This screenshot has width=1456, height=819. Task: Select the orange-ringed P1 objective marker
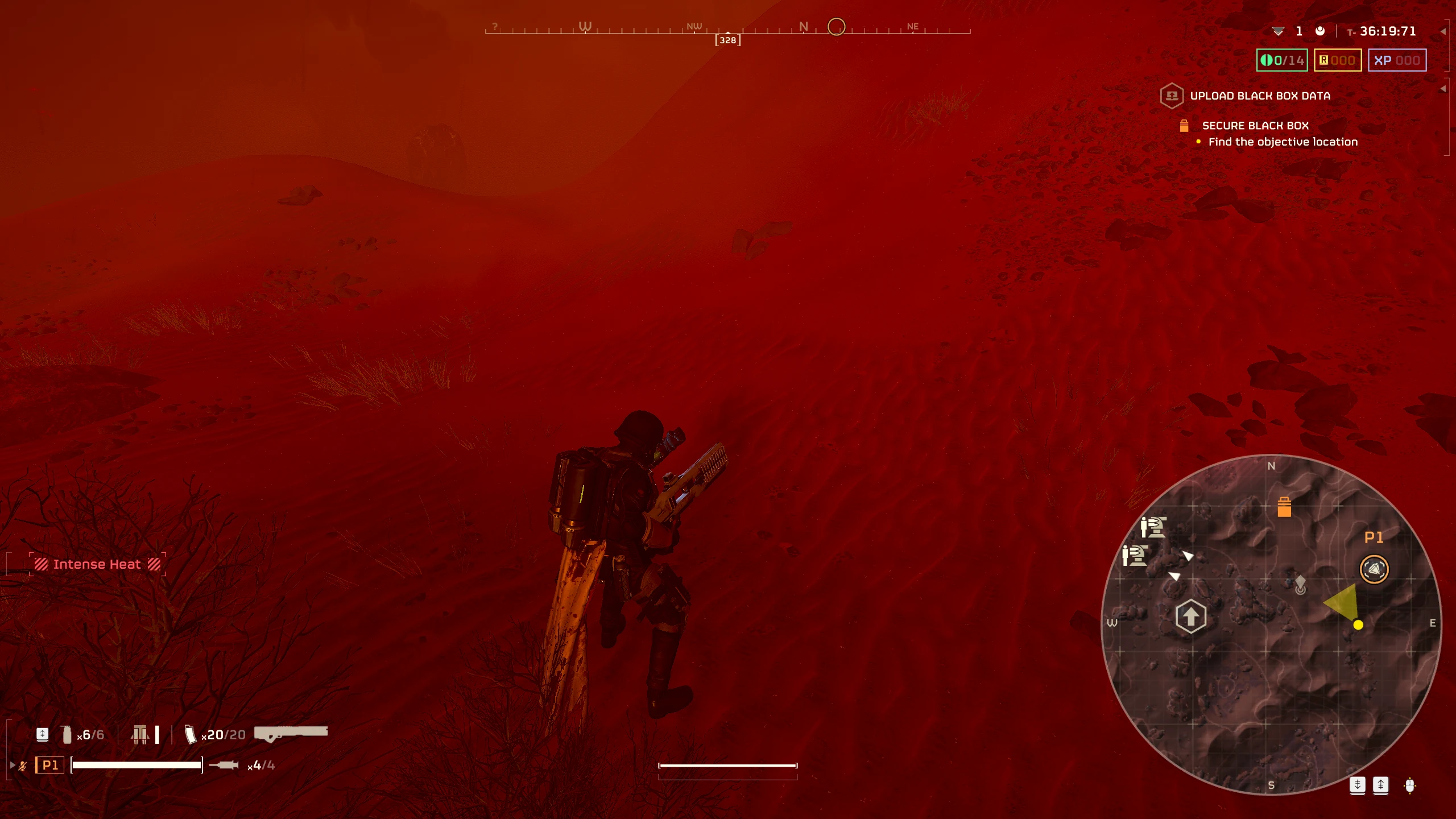1374,569
